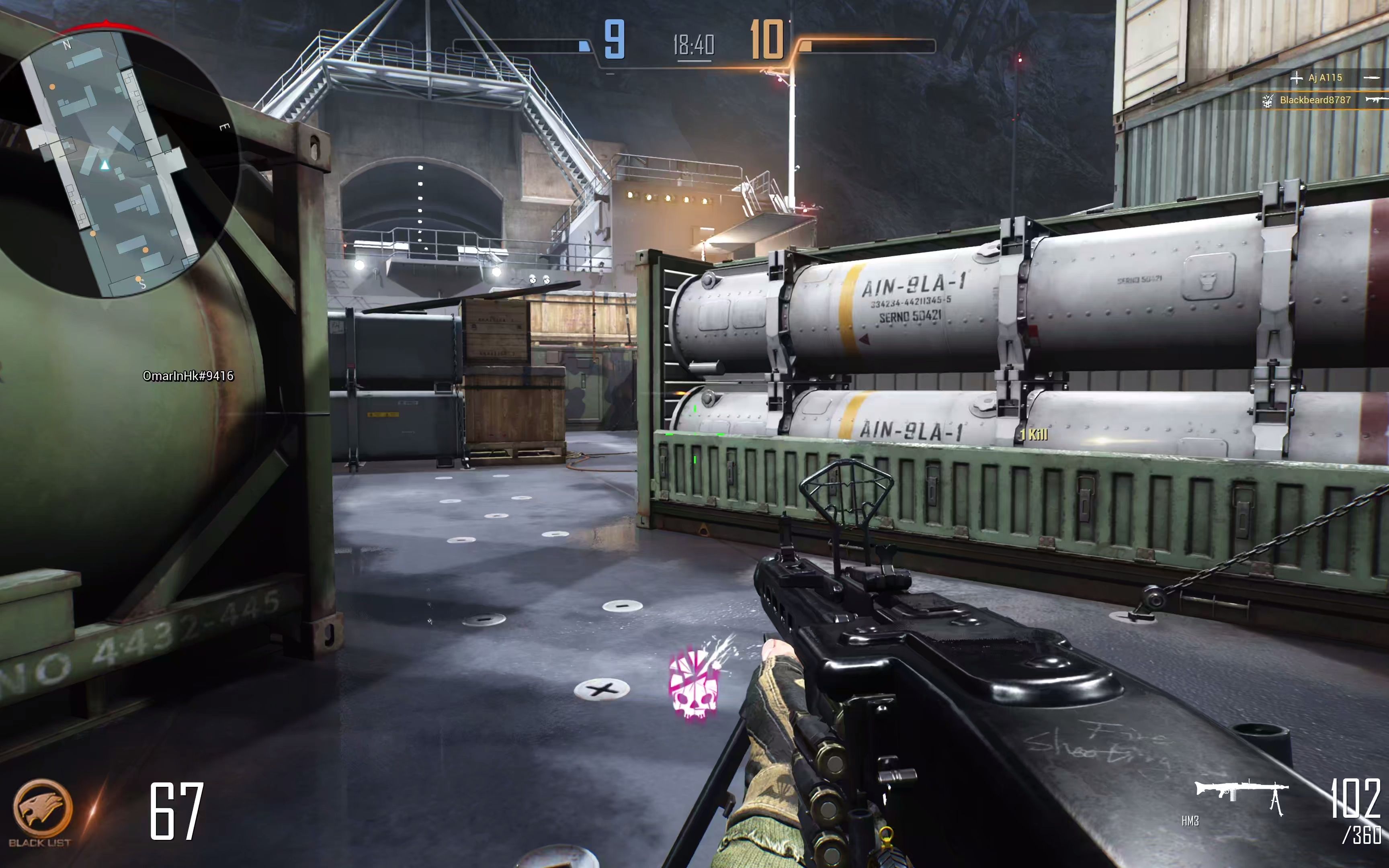Click the HM3 machine gun weapon icon

click(1241, 796)
